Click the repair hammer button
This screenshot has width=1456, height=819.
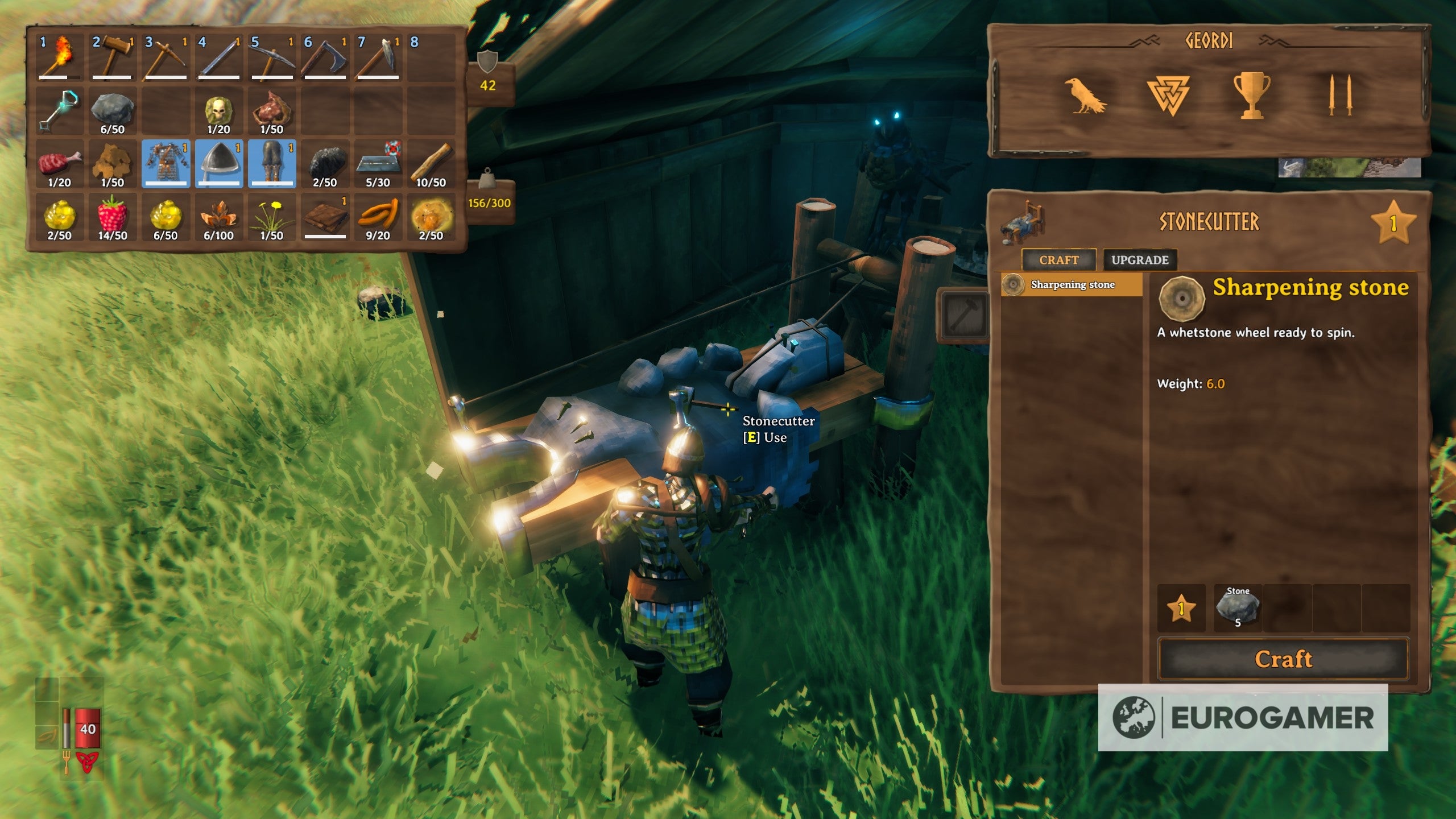(x=962, y=315)
